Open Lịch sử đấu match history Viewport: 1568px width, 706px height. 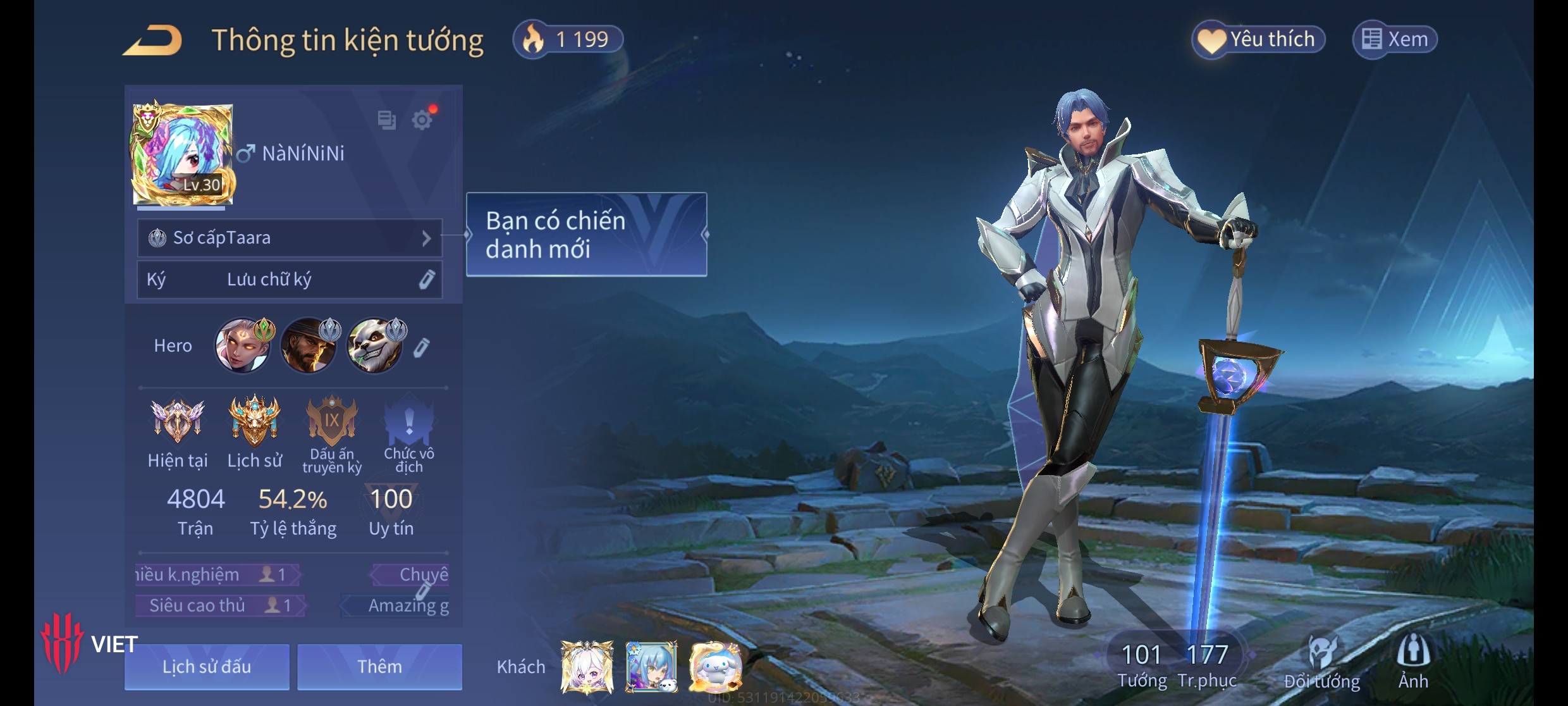pos(207,666)
